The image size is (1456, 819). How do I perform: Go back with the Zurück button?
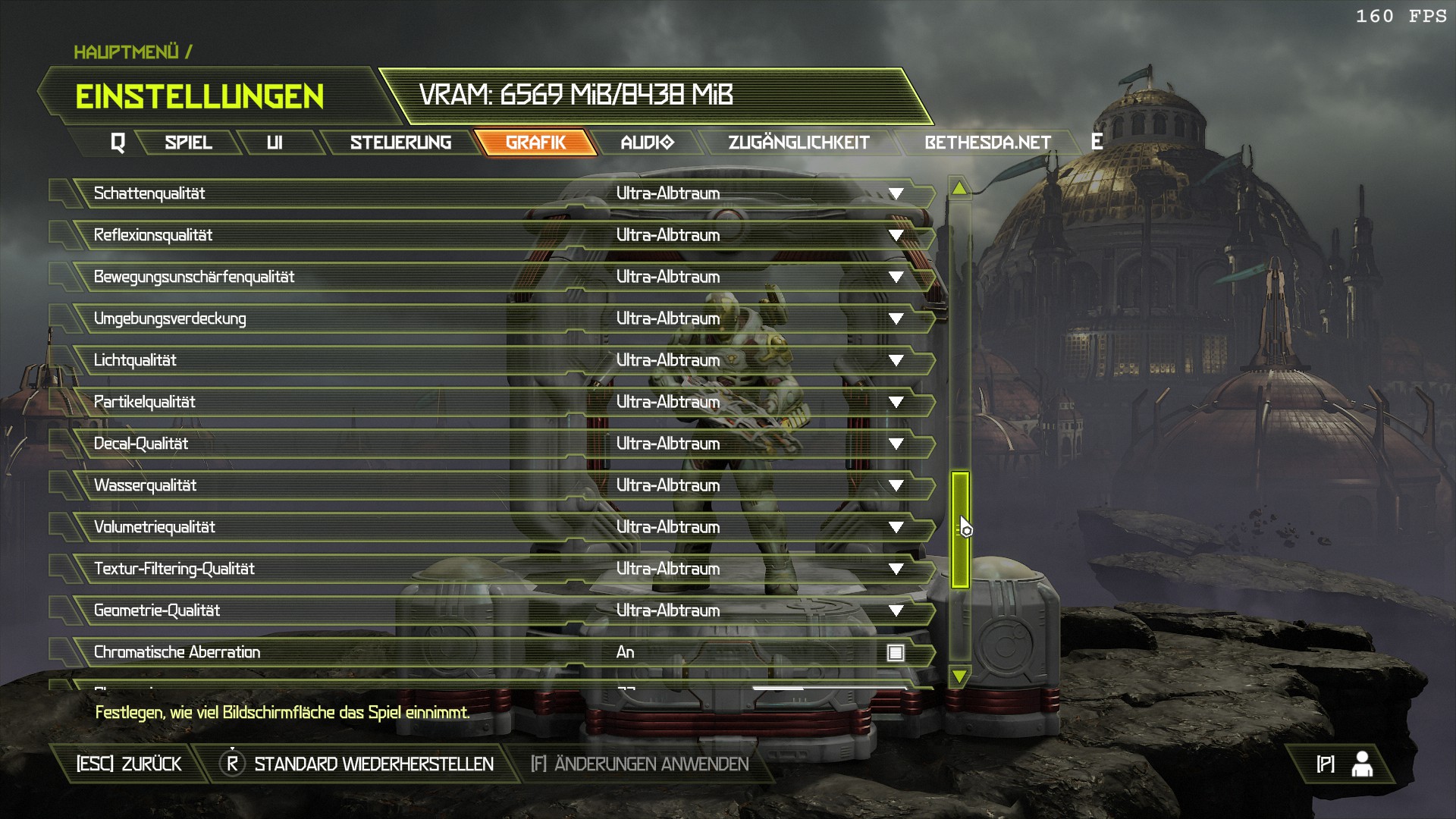[129, 764]
